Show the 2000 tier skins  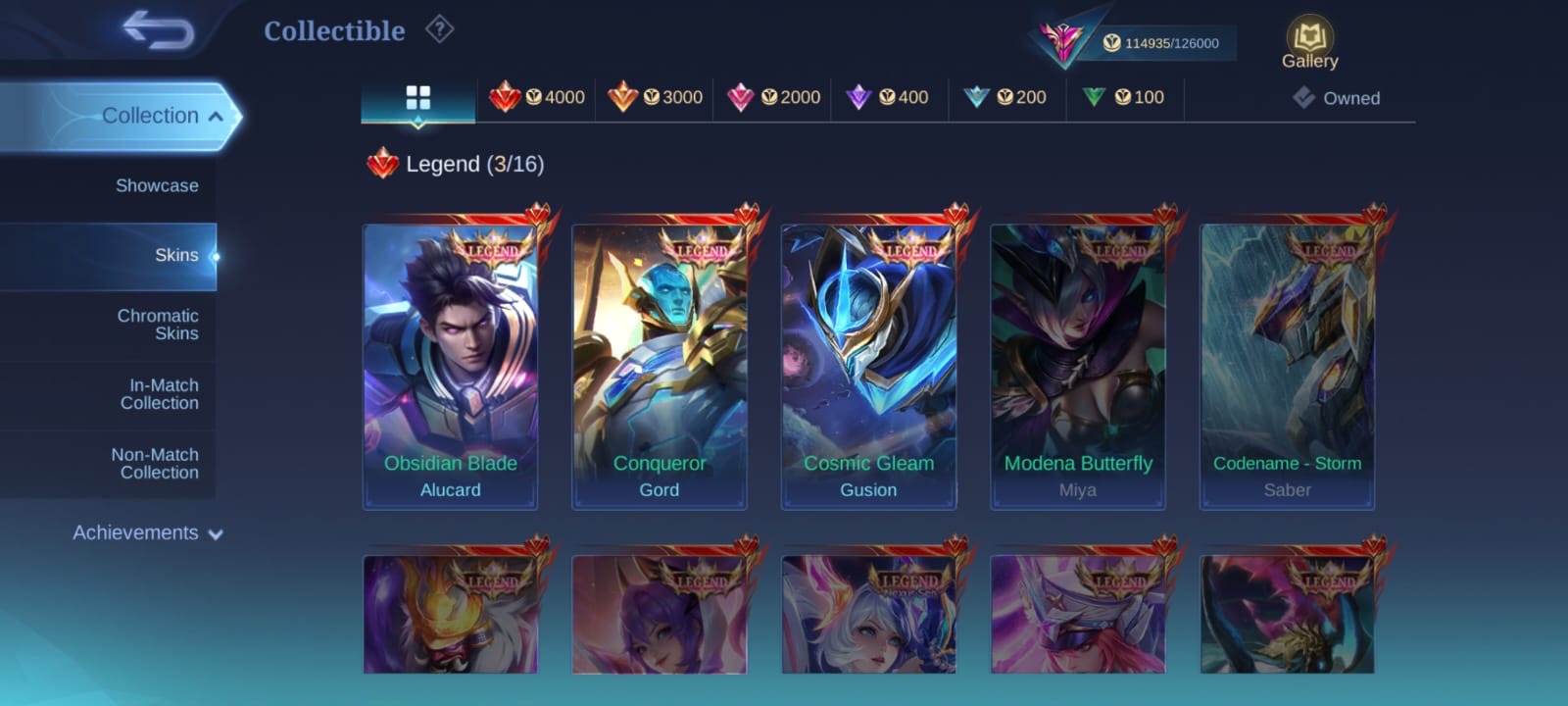(x=773, y=98)
